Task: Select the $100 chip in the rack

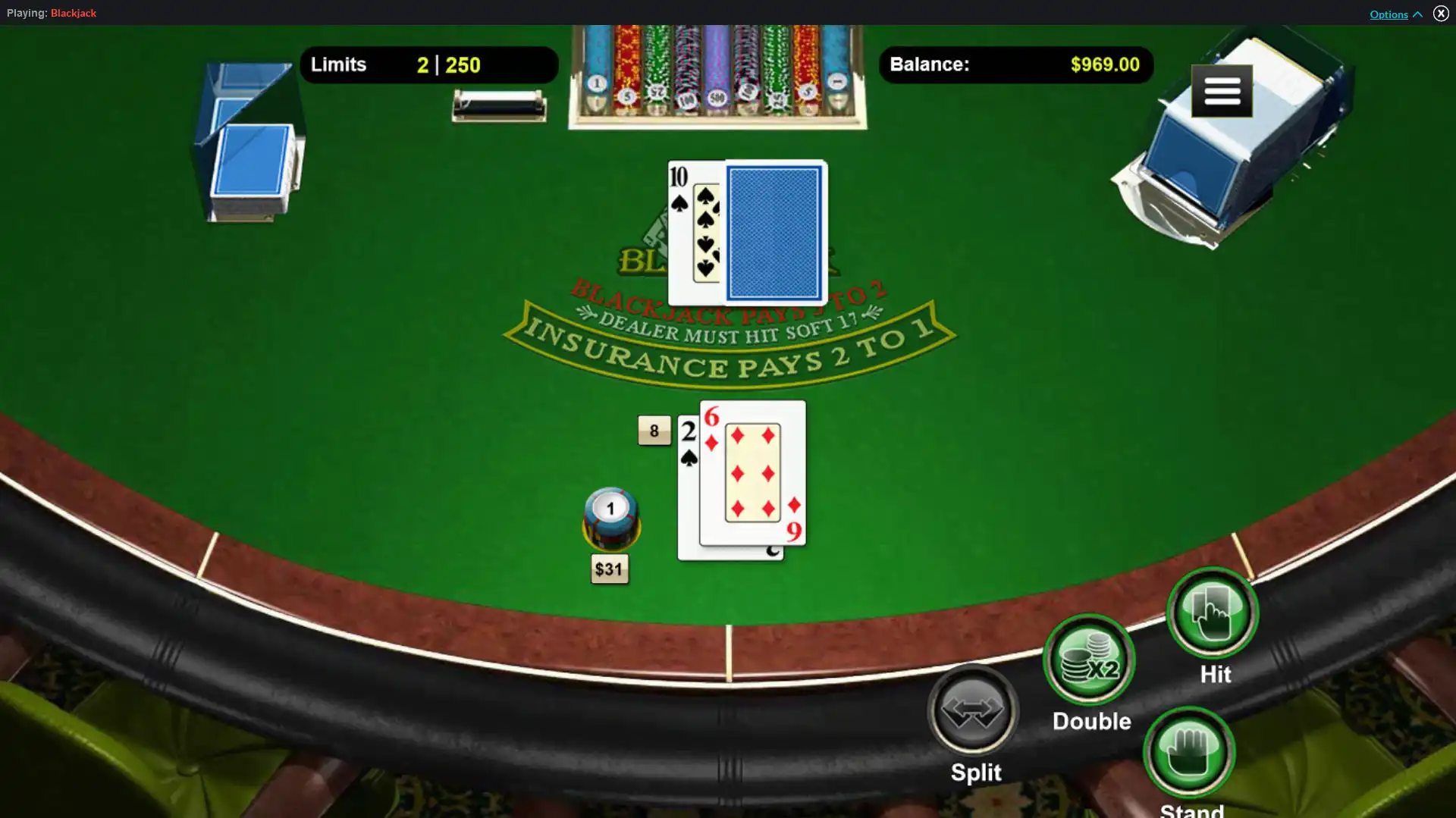Action: coord(686,99)
